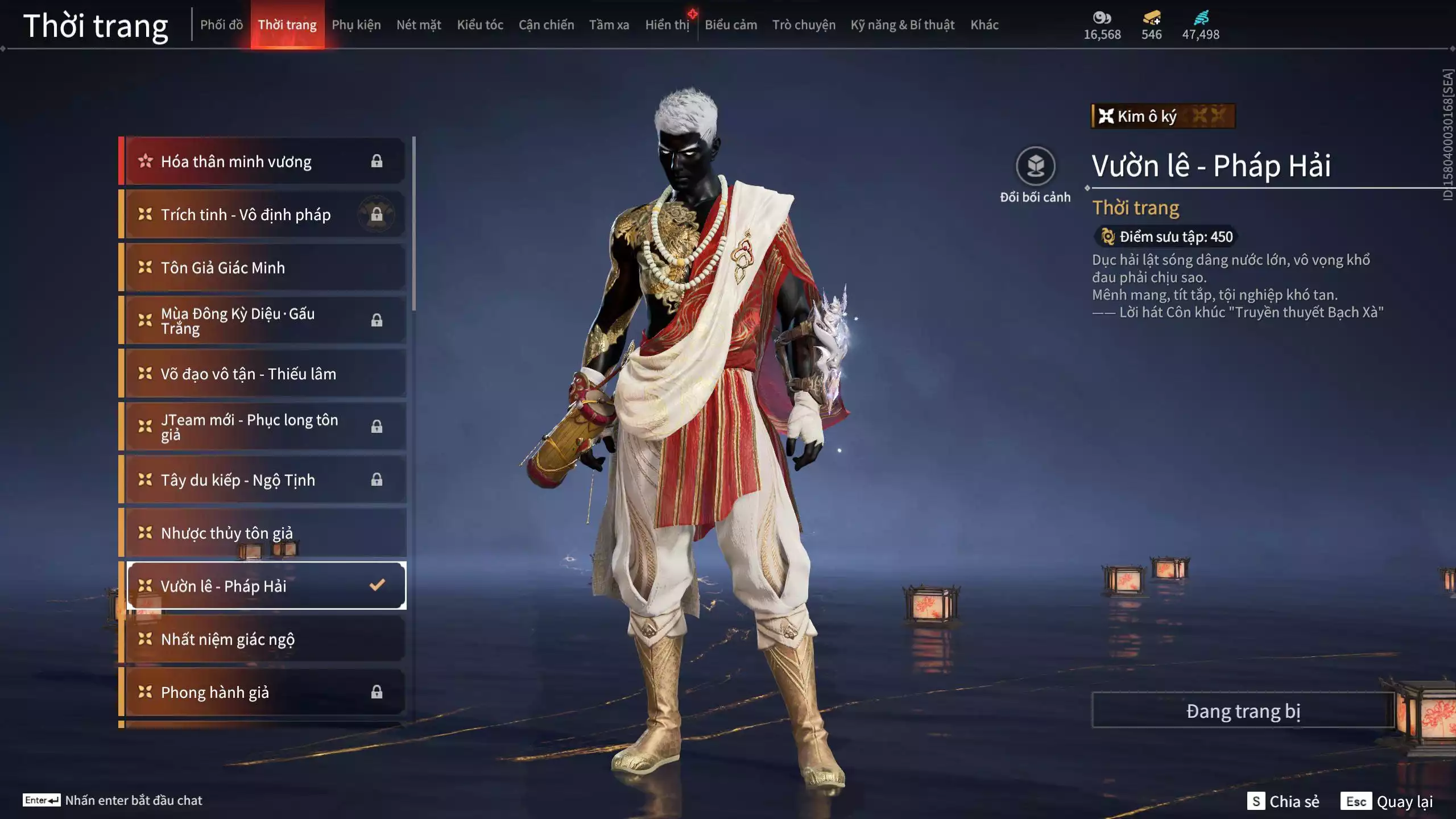Click the lock icon on Hóa thân minh vương

377,161
